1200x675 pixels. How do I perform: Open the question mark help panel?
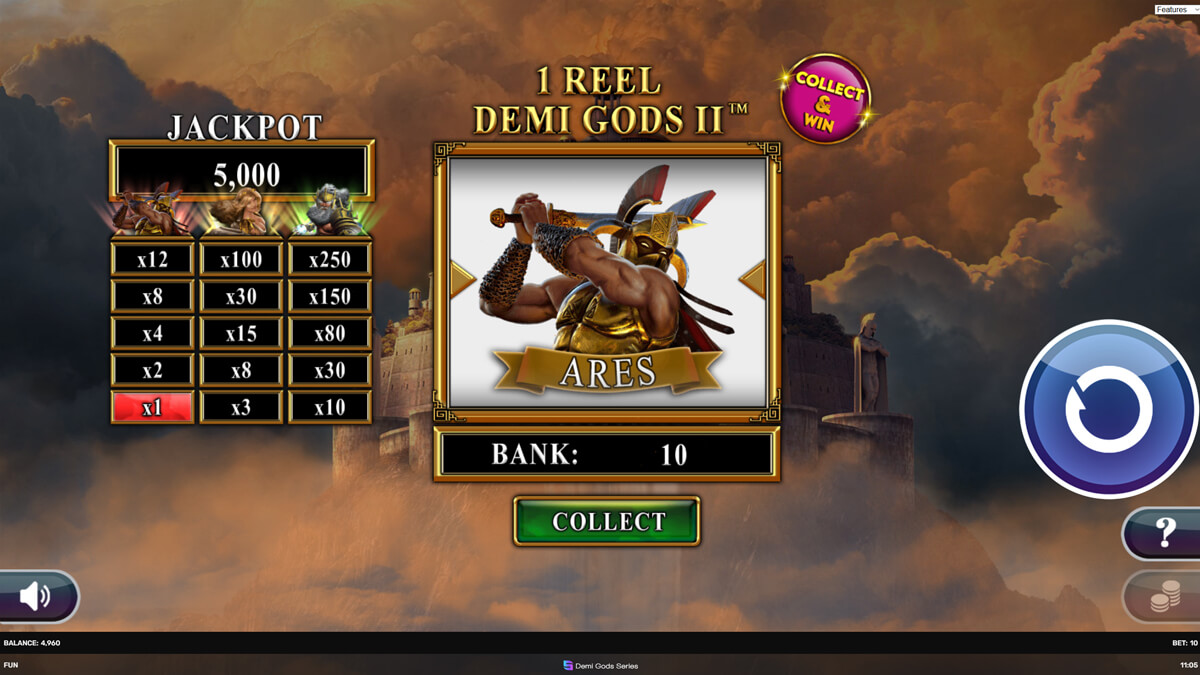click(x=1164, y=533)
